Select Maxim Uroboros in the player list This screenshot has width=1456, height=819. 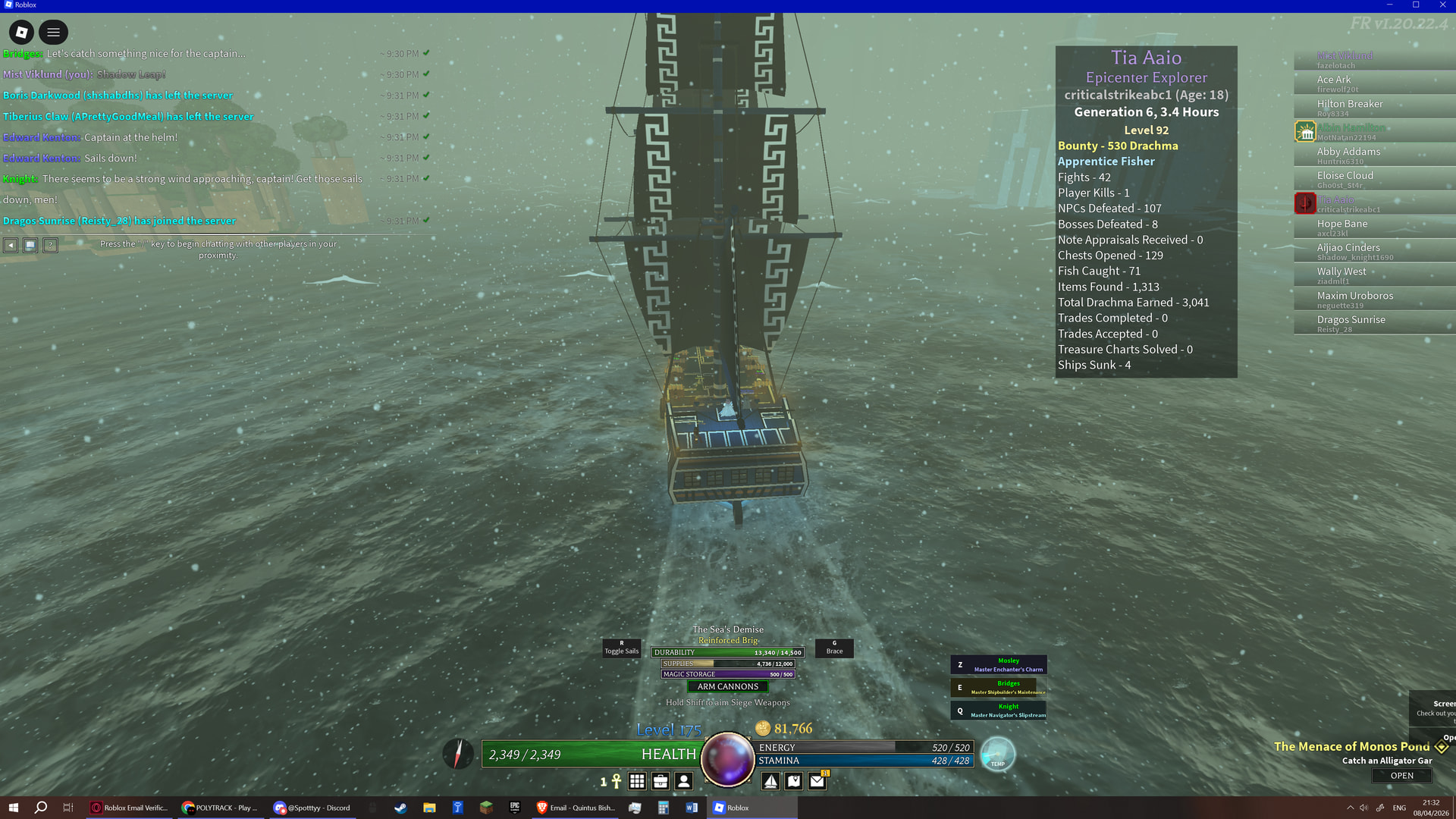(x=1355, y=296)
